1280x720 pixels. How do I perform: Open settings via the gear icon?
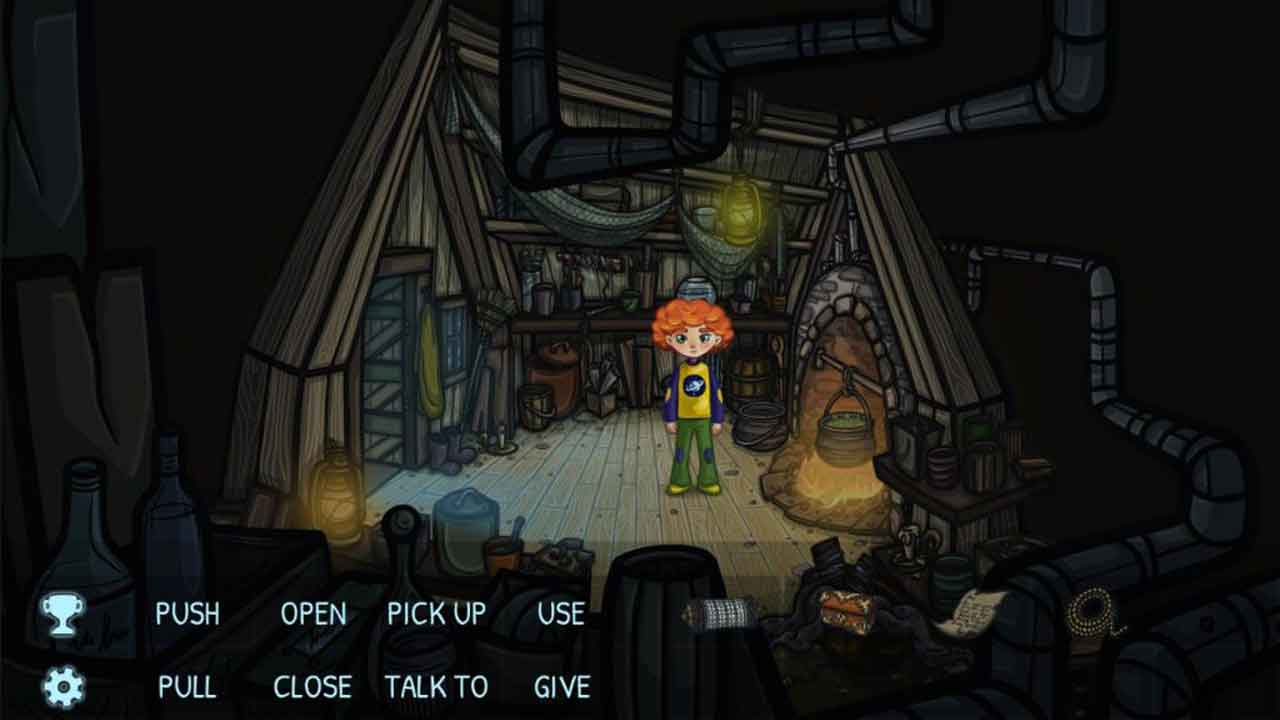click(x=63, y=687)
